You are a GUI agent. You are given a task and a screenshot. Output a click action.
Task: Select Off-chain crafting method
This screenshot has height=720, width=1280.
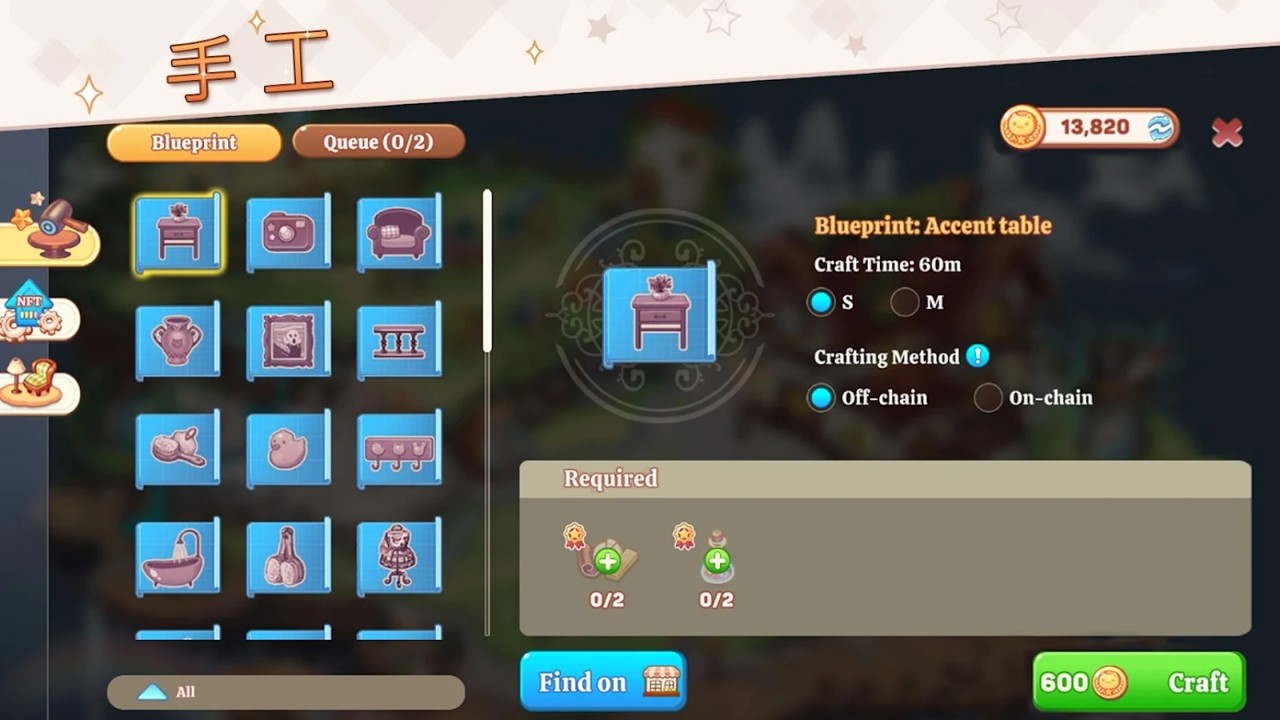click(821, 397)
